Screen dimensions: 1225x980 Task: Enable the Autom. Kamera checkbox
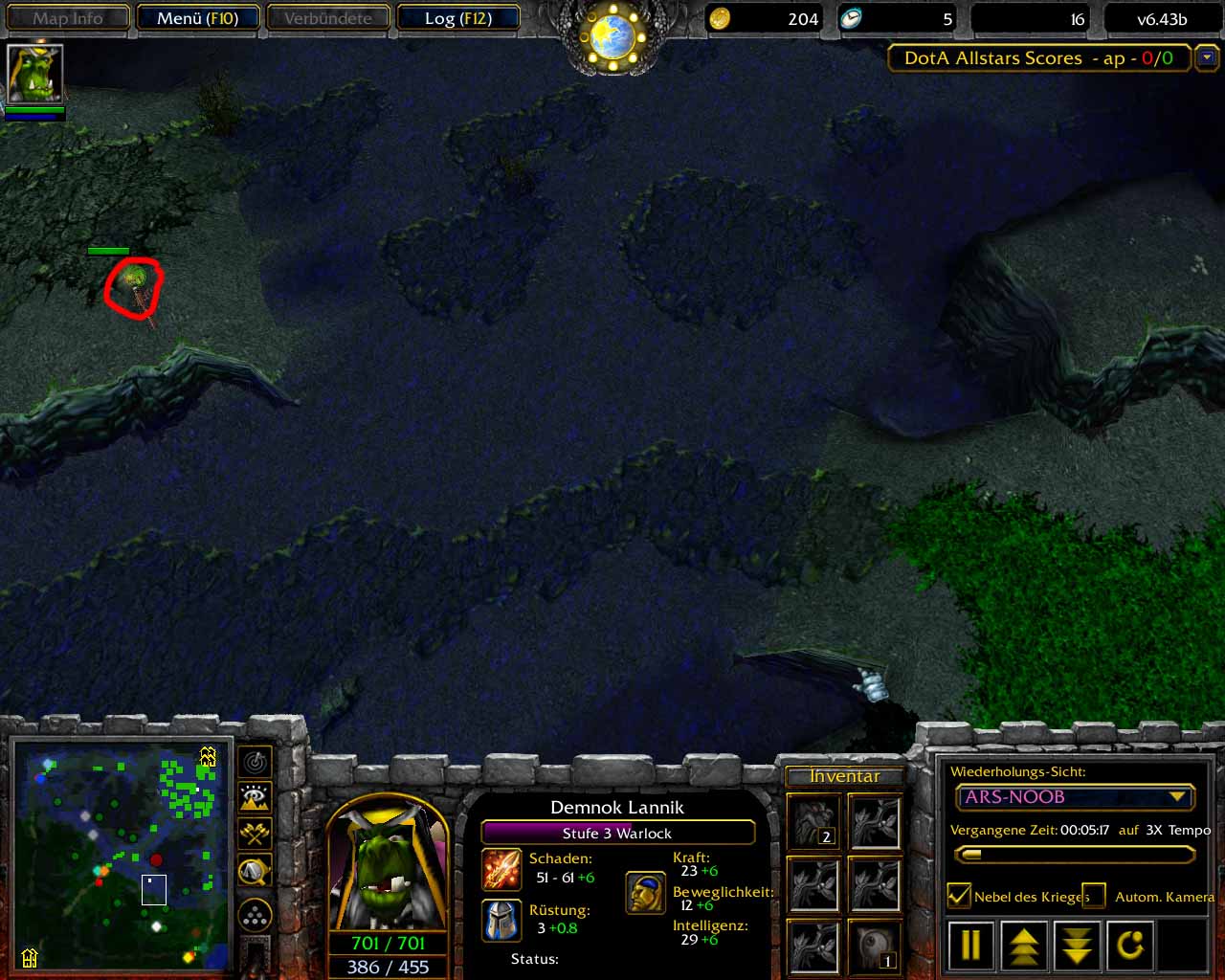point(1094,896)
